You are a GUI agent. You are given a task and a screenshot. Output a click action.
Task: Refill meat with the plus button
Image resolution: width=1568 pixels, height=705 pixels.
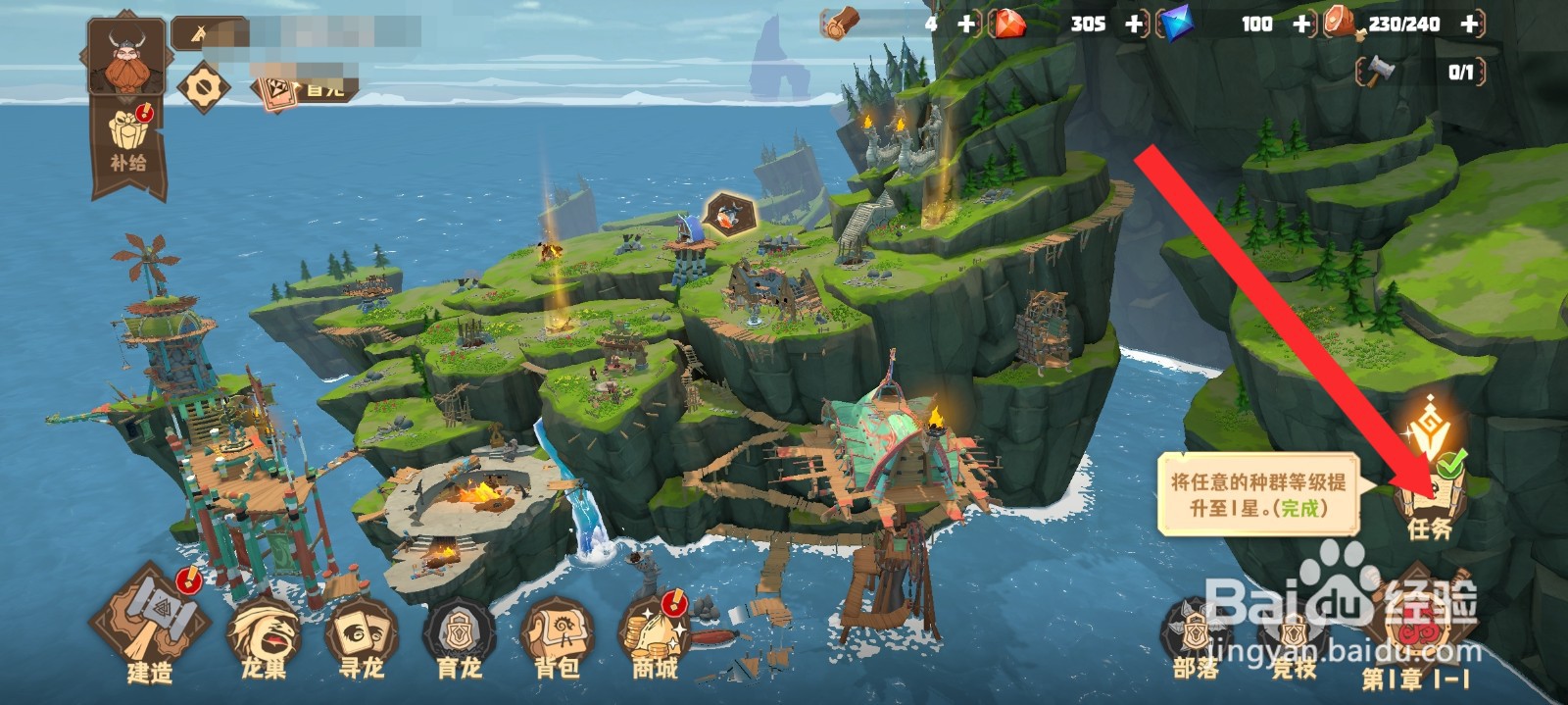1469,24
